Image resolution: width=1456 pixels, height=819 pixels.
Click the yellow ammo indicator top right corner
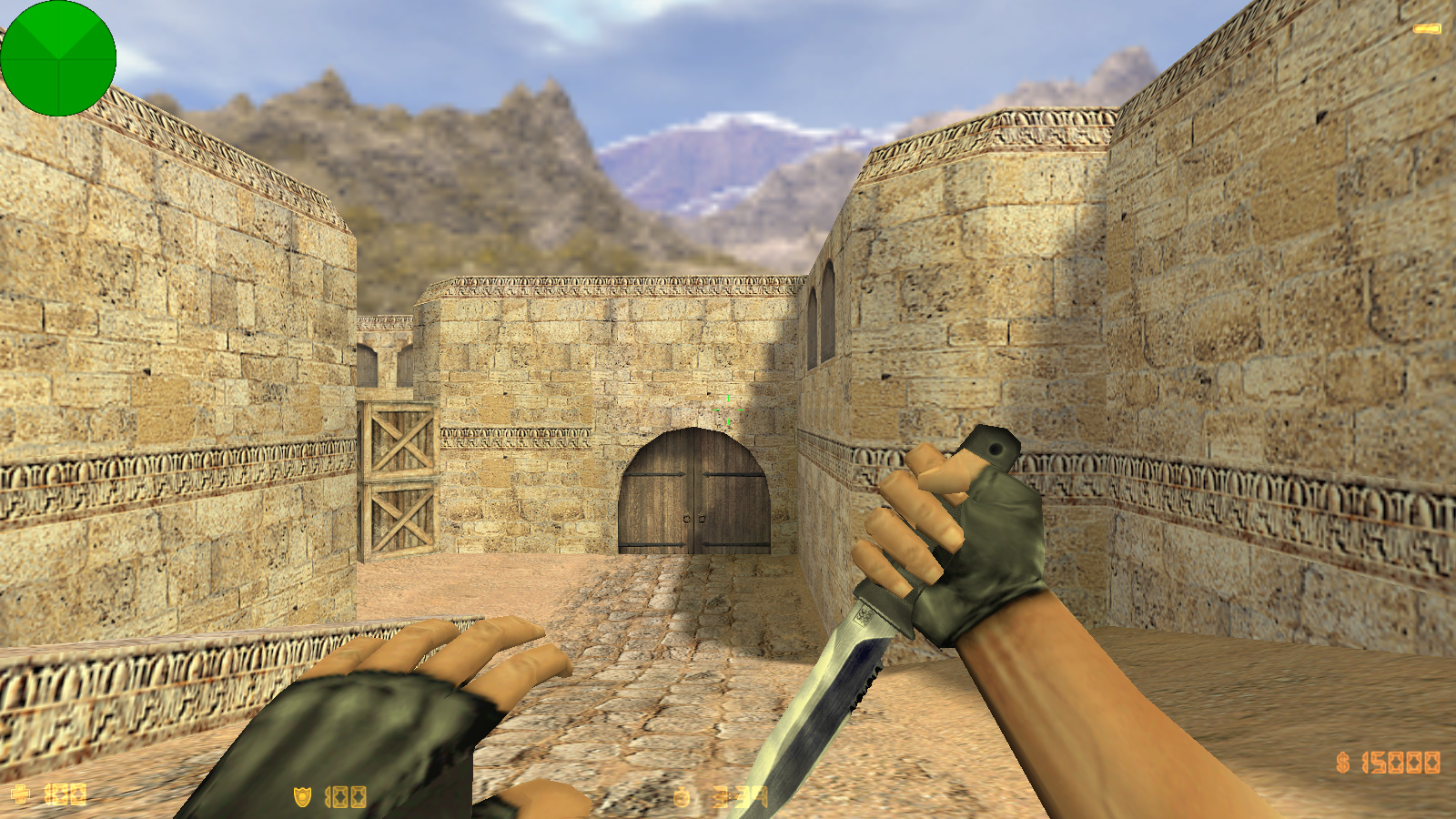(x=1426, y=30)
